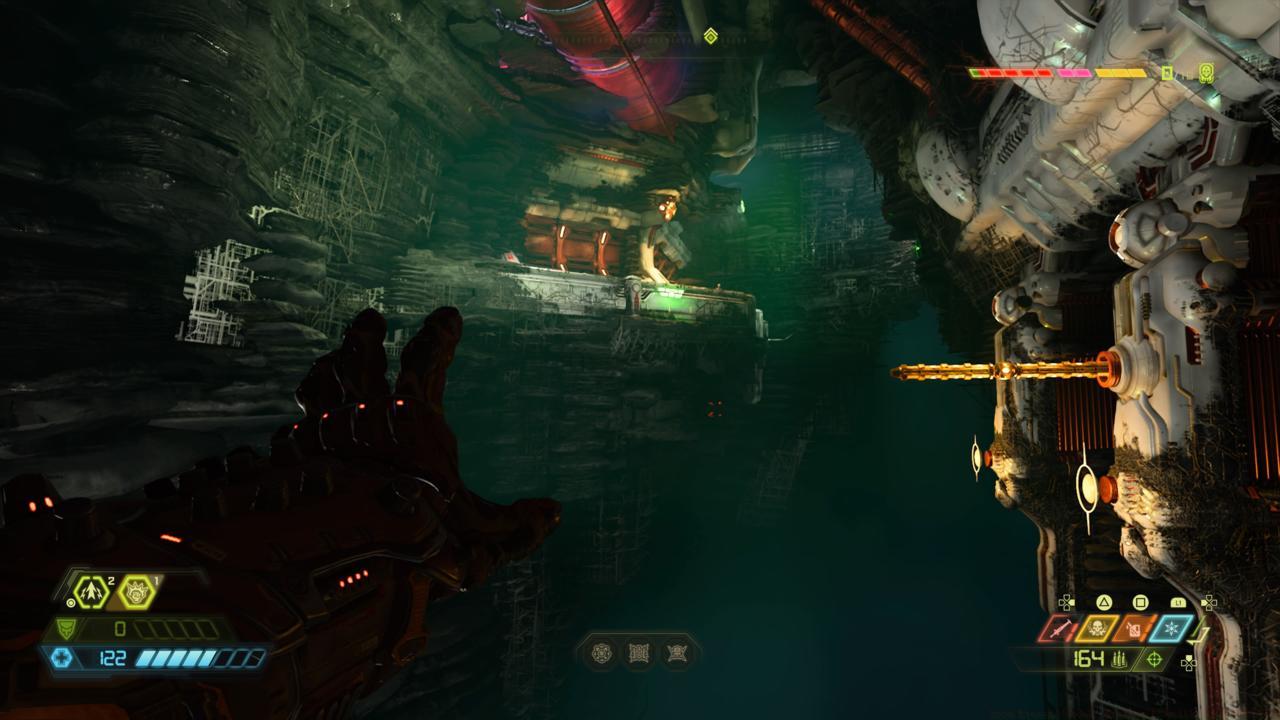Viewport: 1280px width, 720px height.
Task: Click the yellow skull blood punch icon
Action: 1096,627
